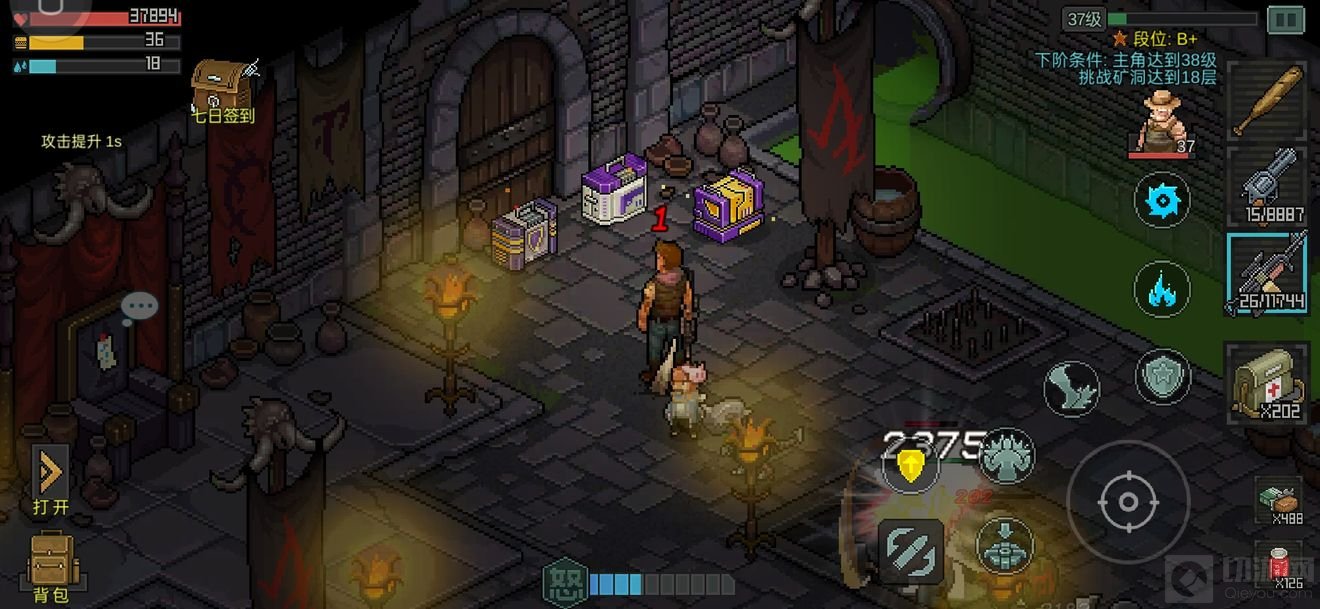Viewport: 1320px width, 609px height.
Task: Use the medical bag item
Action: pos(1267,380)
